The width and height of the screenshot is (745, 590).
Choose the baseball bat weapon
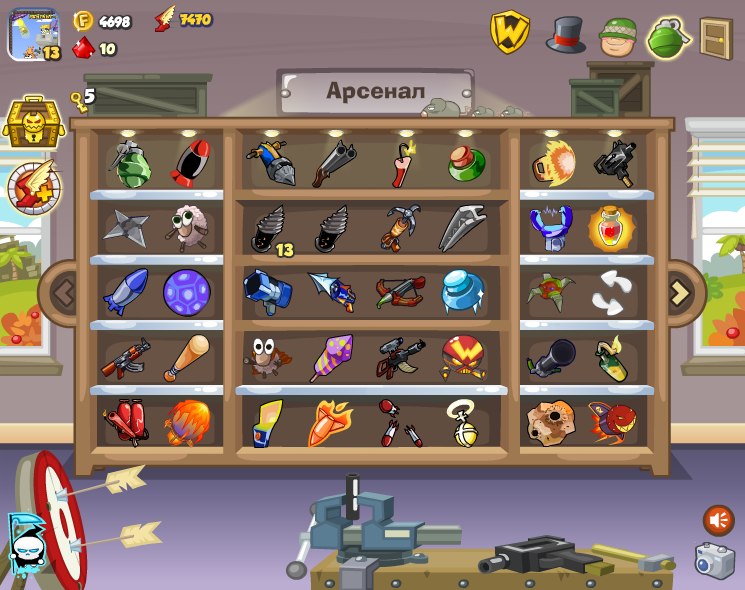(x=185, y=356)
